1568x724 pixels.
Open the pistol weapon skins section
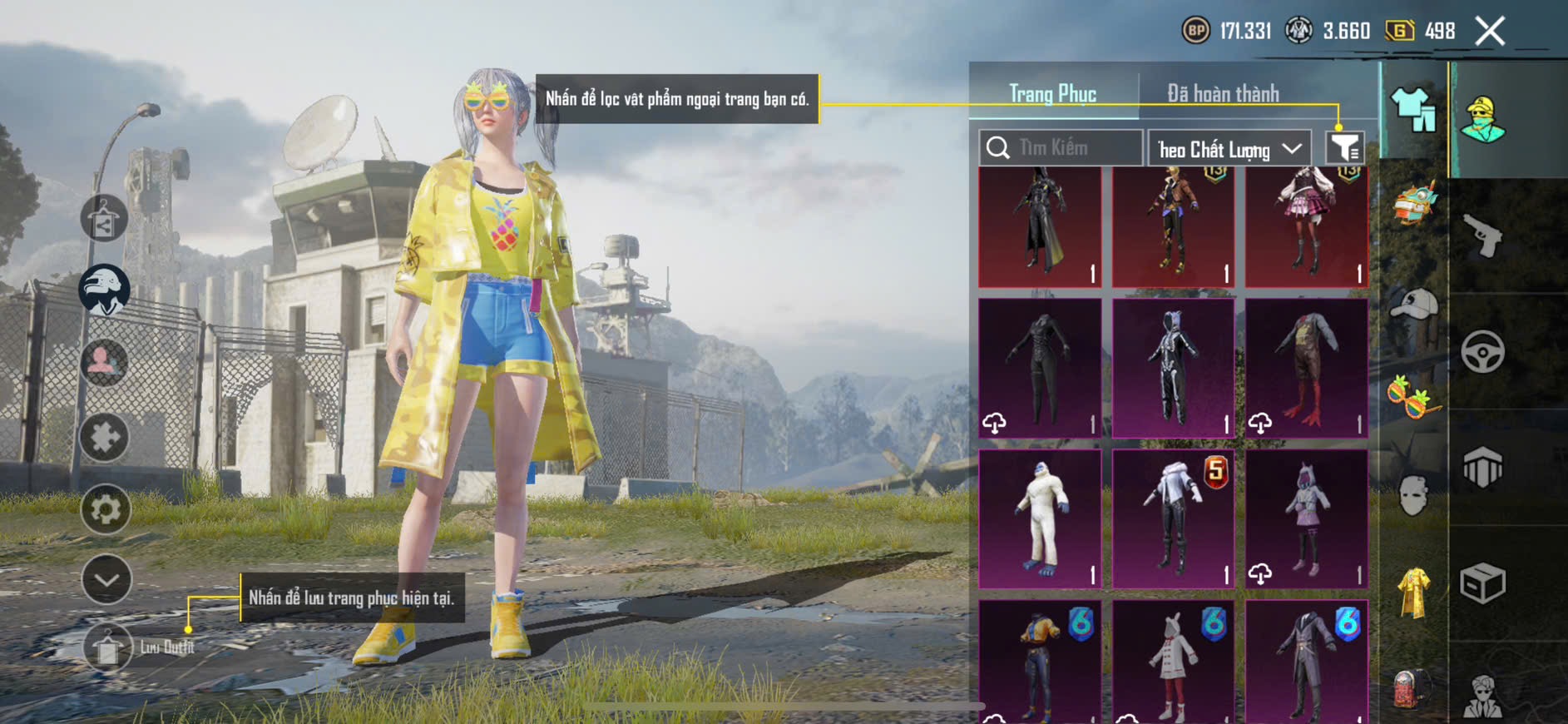tap(1482, 236)
